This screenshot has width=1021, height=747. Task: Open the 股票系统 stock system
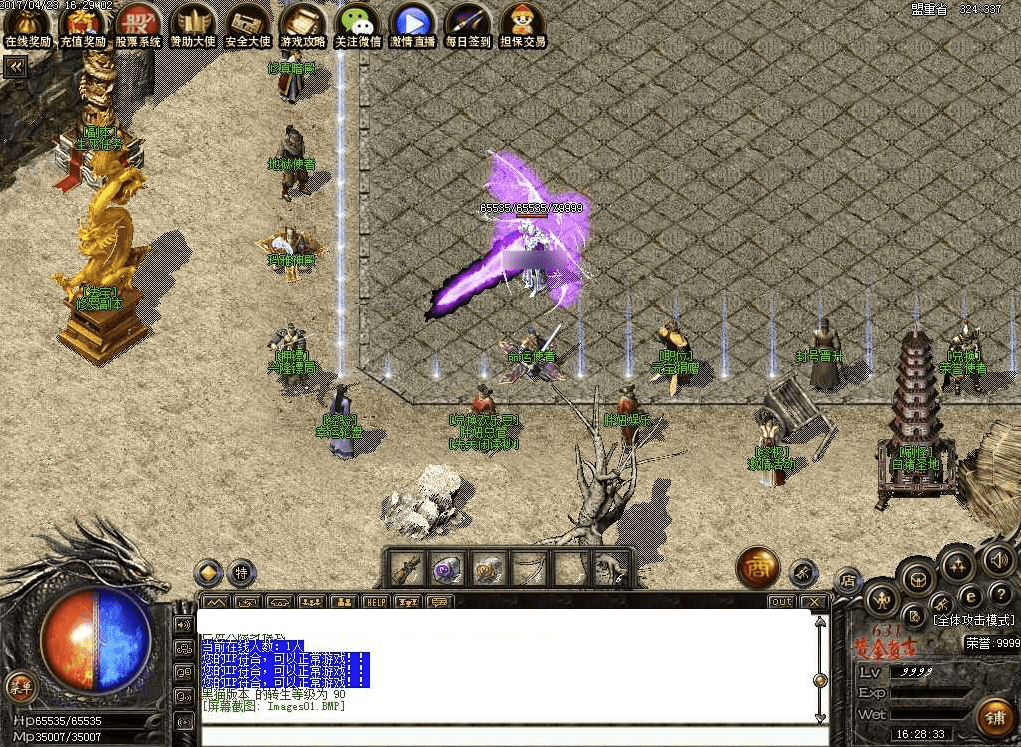(137, 25)
